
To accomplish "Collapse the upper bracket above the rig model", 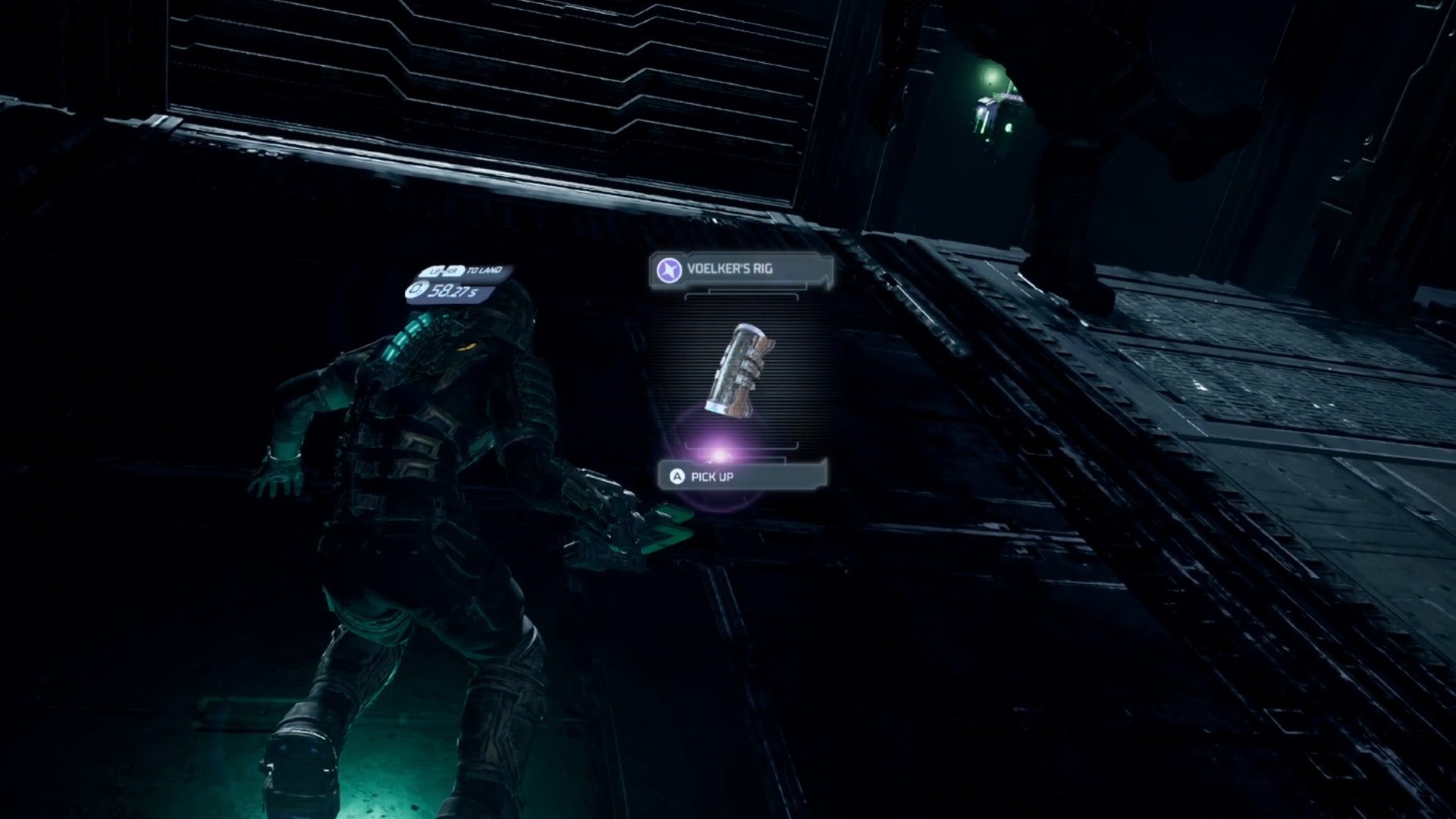I will tap(740, 296).
